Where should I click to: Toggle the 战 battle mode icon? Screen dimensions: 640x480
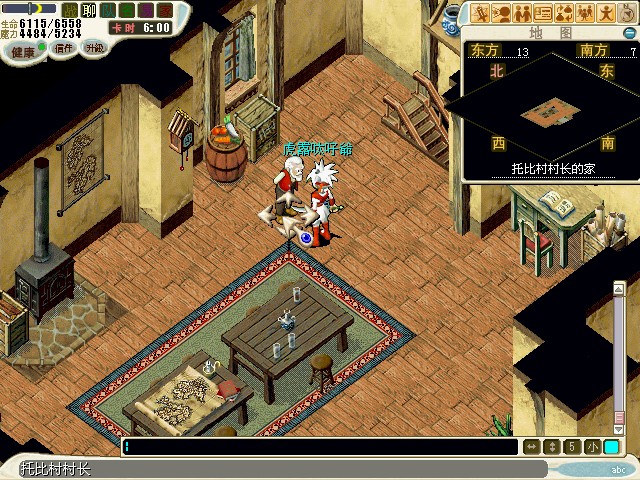(x=71, y=9)
